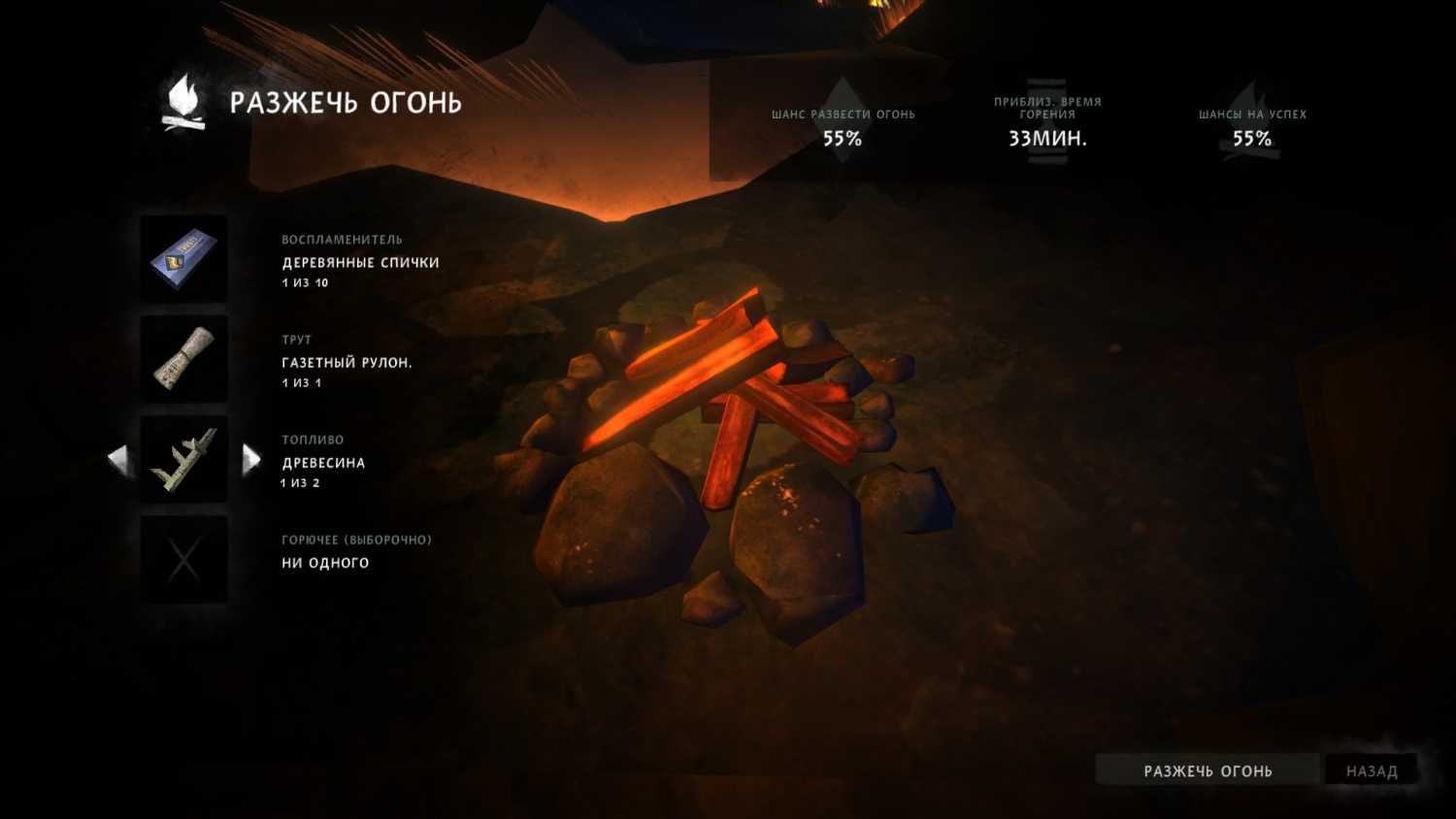Switch to next fuel with right arrow
The image size is (1456, 819).
pos(251,459)
